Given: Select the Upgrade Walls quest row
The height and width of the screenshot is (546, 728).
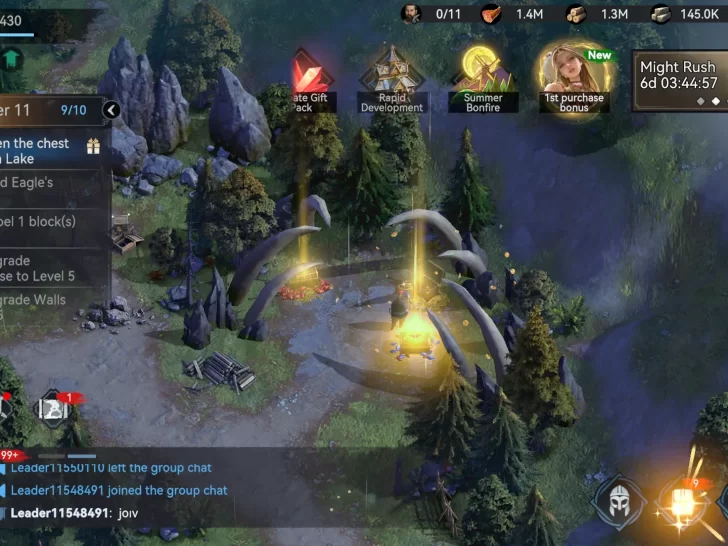Looking at the screenshot, I should (50, 305).
